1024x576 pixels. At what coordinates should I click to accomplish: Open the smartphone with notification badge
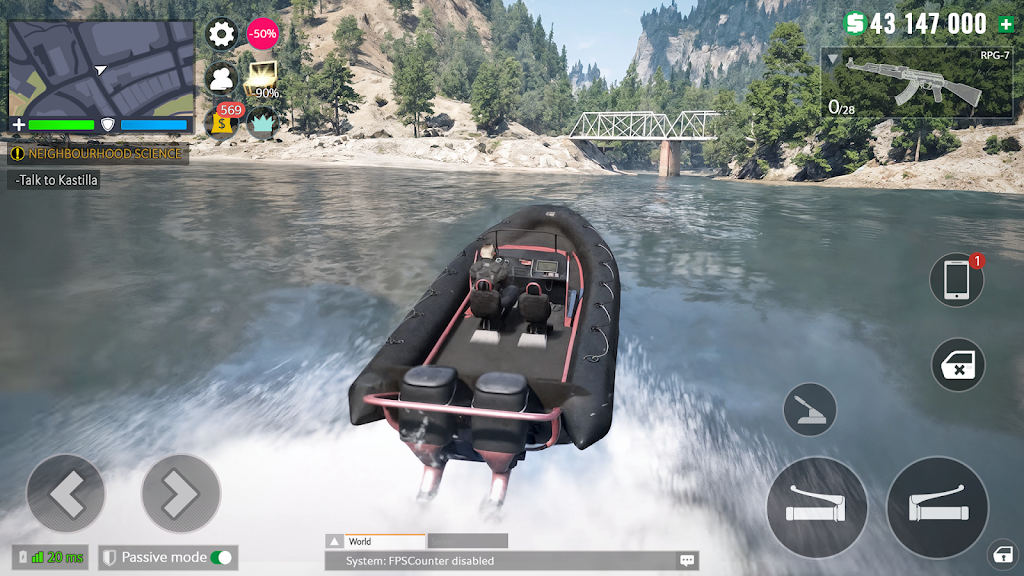point(956,280)
